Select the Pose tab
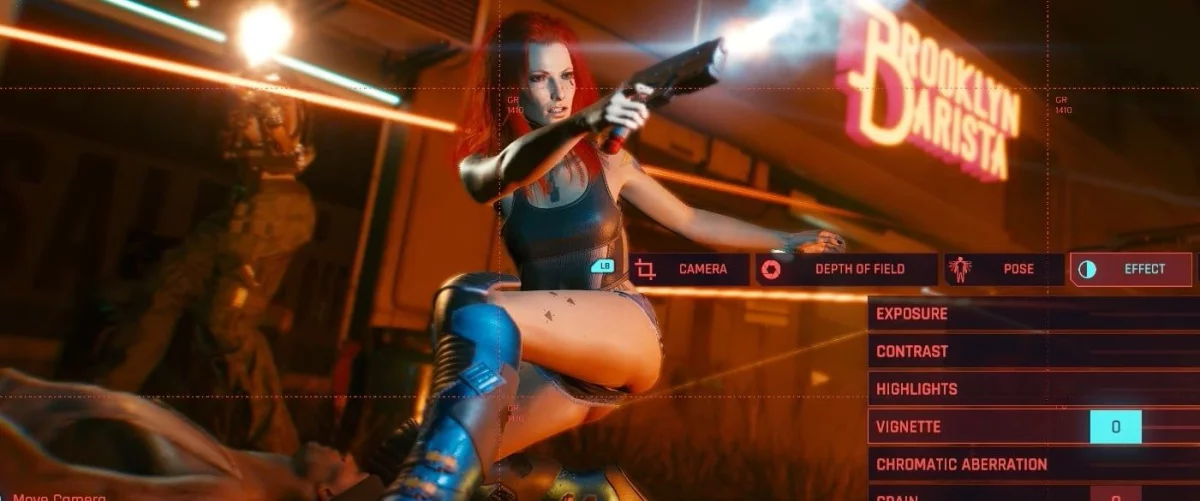Screen dimensions: 1200x501 point(1003,269)
